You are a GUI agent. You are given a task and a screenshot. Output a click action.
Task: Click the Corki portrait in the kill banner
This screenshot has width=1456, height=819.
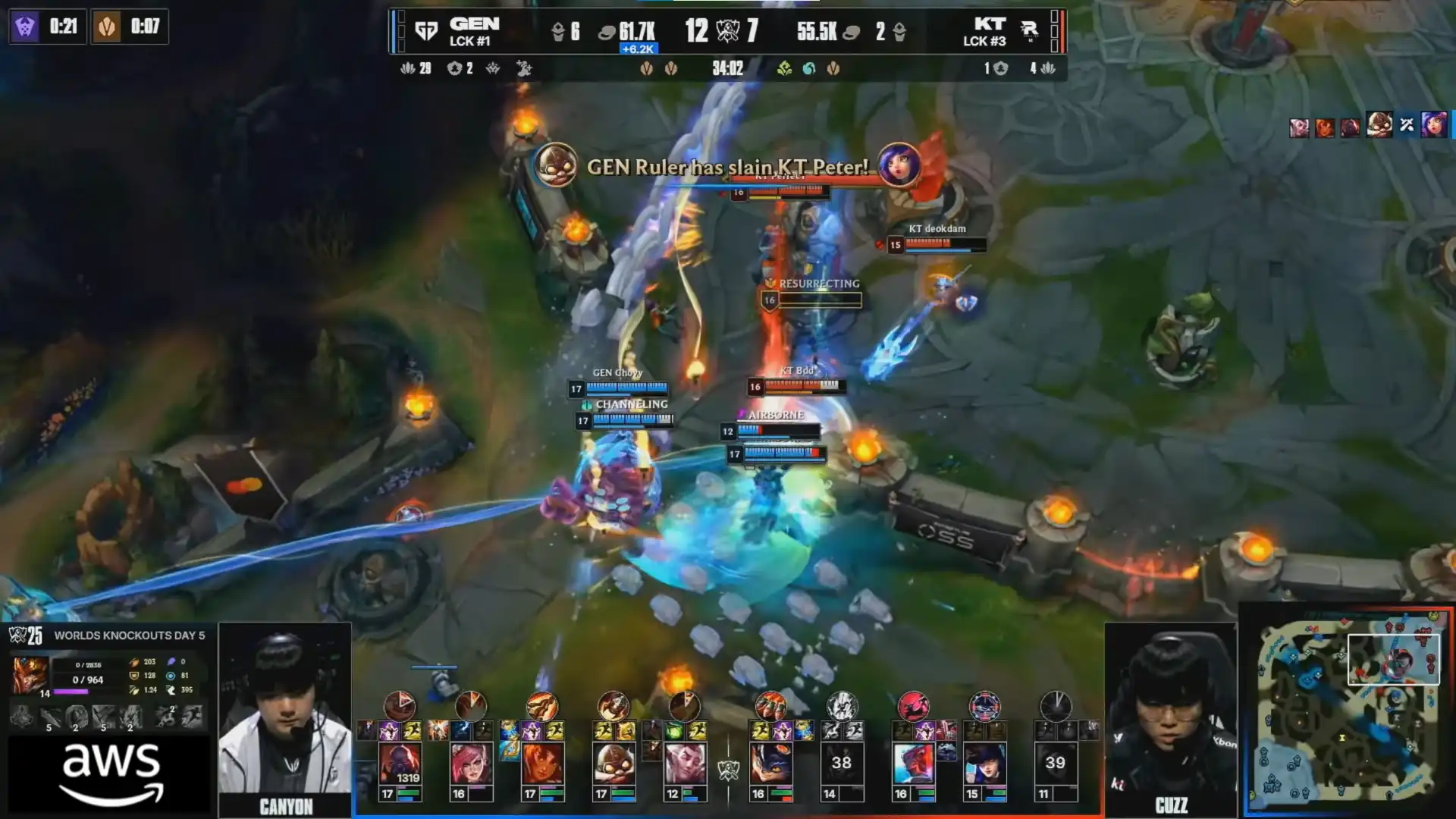555,165
